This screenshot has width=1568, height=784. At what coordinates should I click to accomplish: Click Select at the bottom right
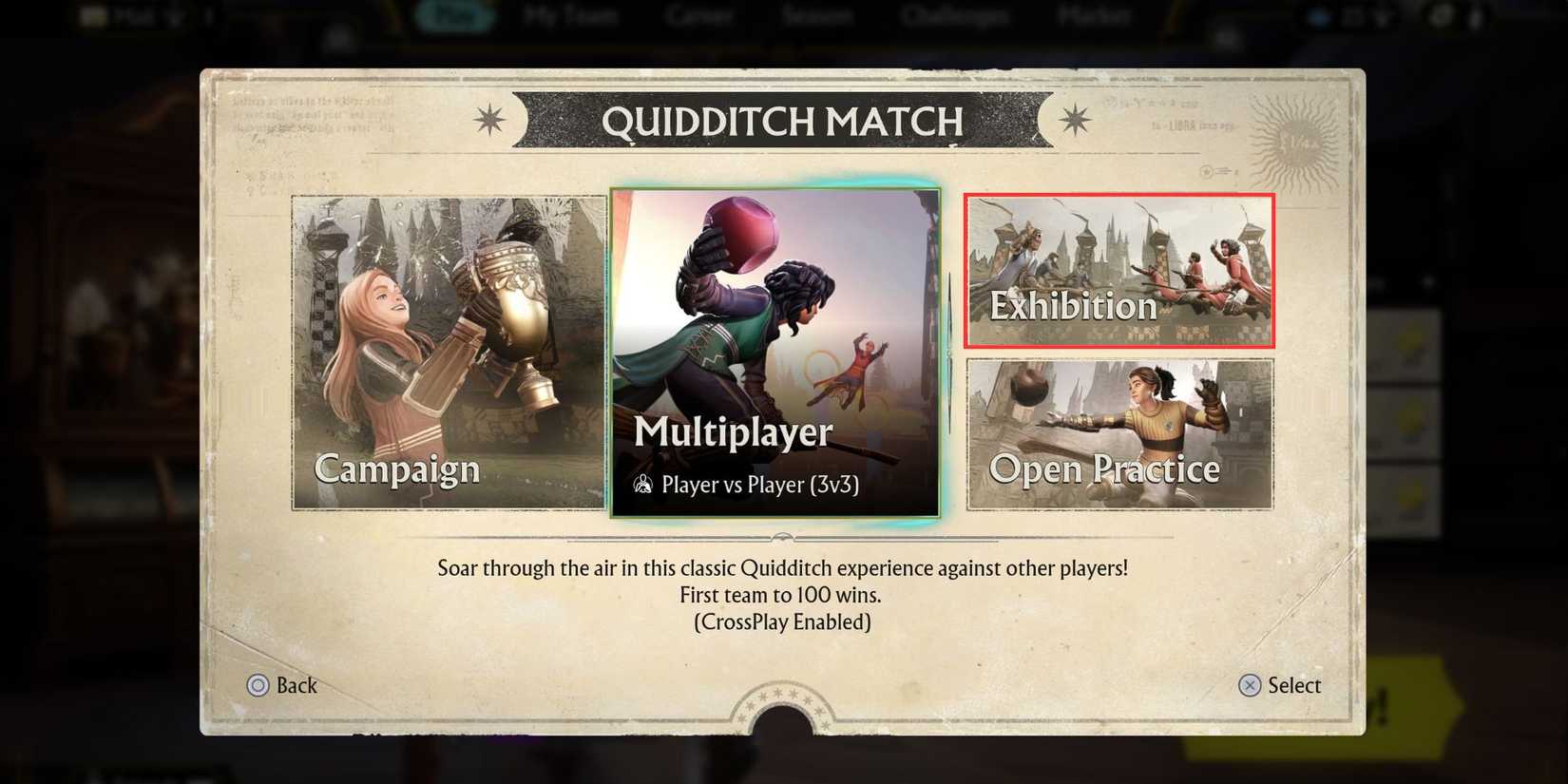coord(1281,685)
